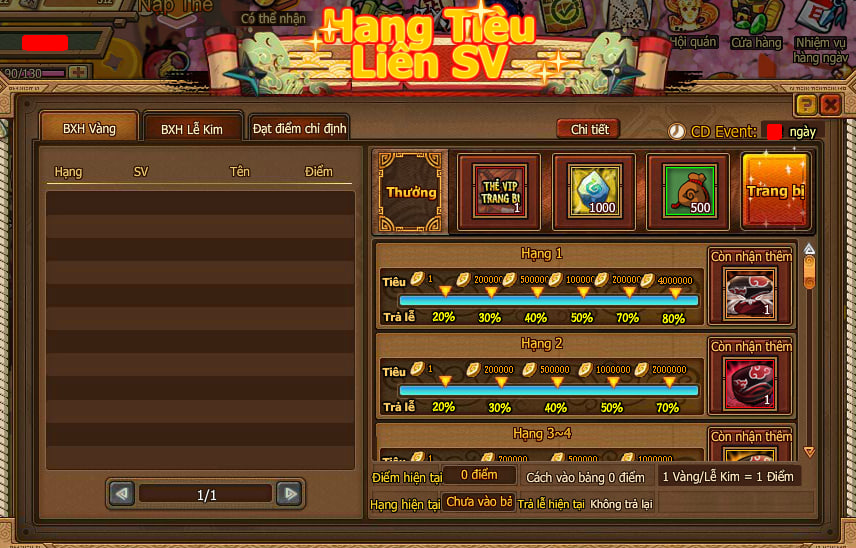856x548 pixels.
Task: Select the Thẻ VIP Trang Bị reward
Action: click(499, 190)
